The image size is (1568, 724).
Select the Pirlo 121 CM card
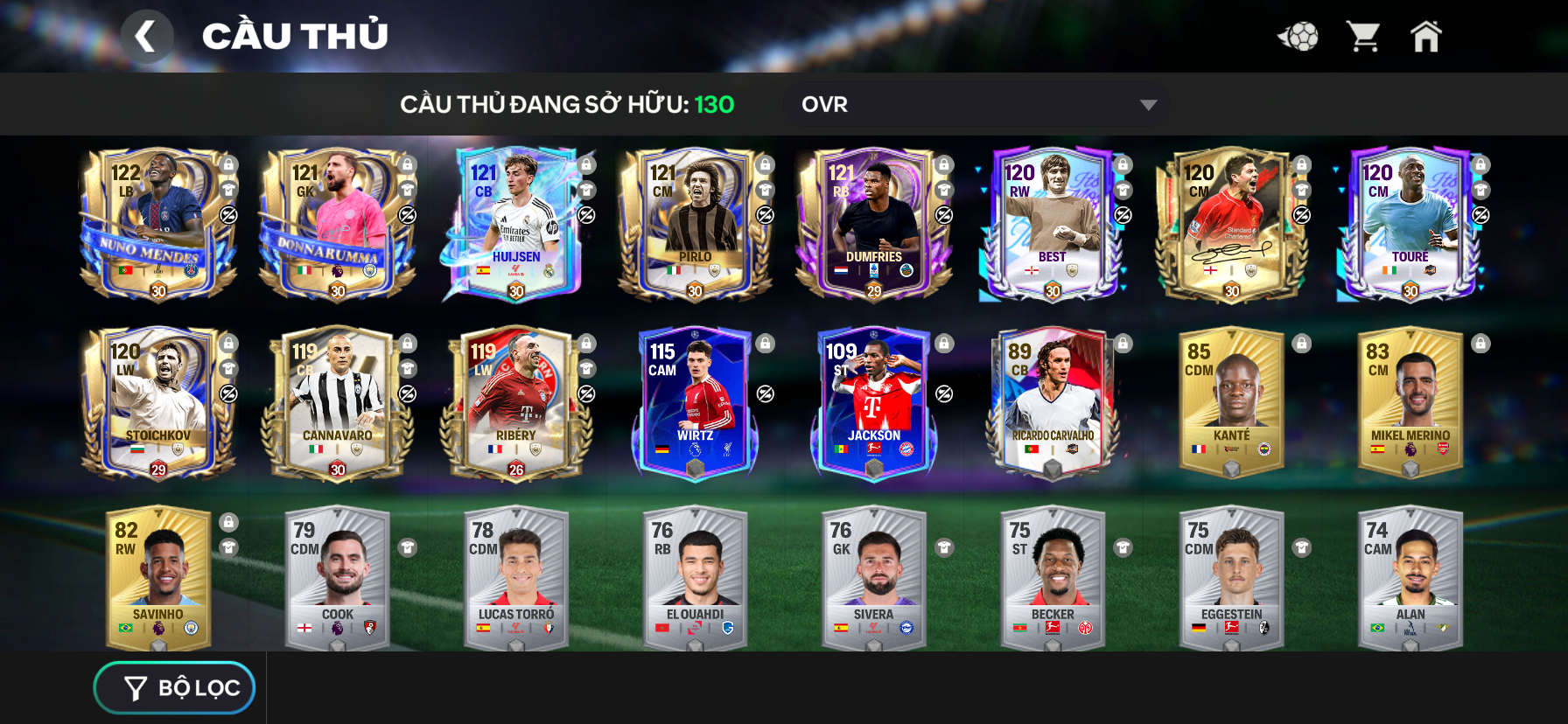pyautogui.click(x=695, y=225)
